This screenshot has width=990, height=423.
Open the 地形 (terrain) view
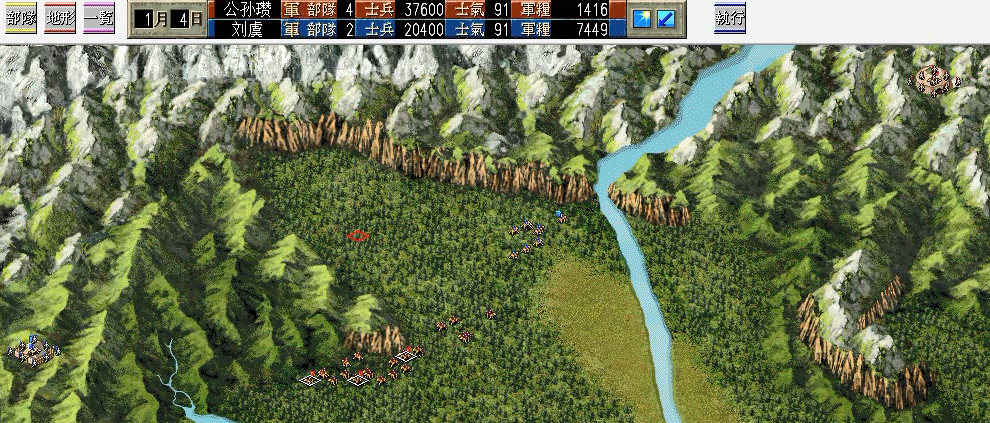coord(60,19)
